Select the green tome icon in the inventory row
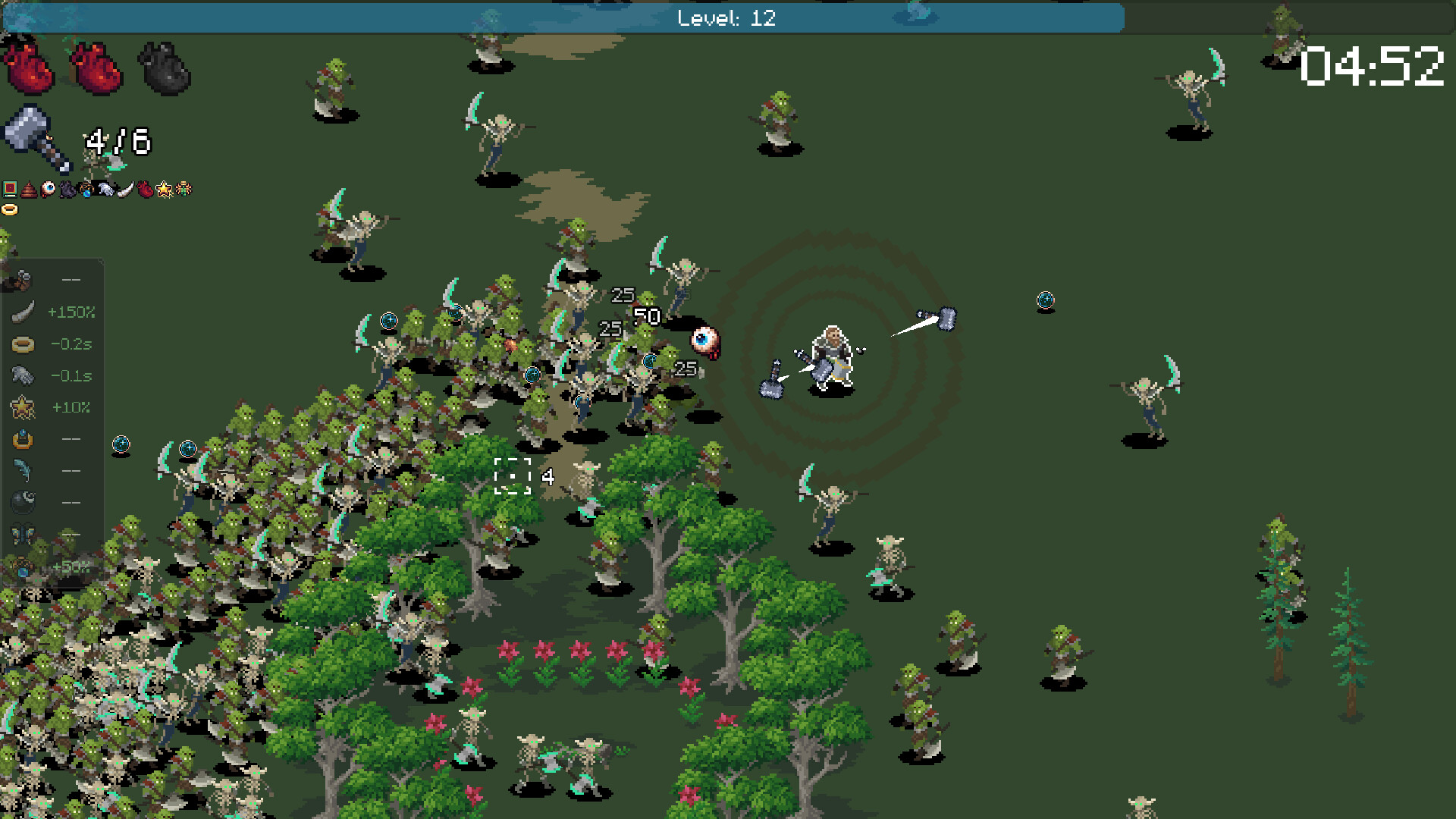 pyautogui.click(x=10, y=189)
